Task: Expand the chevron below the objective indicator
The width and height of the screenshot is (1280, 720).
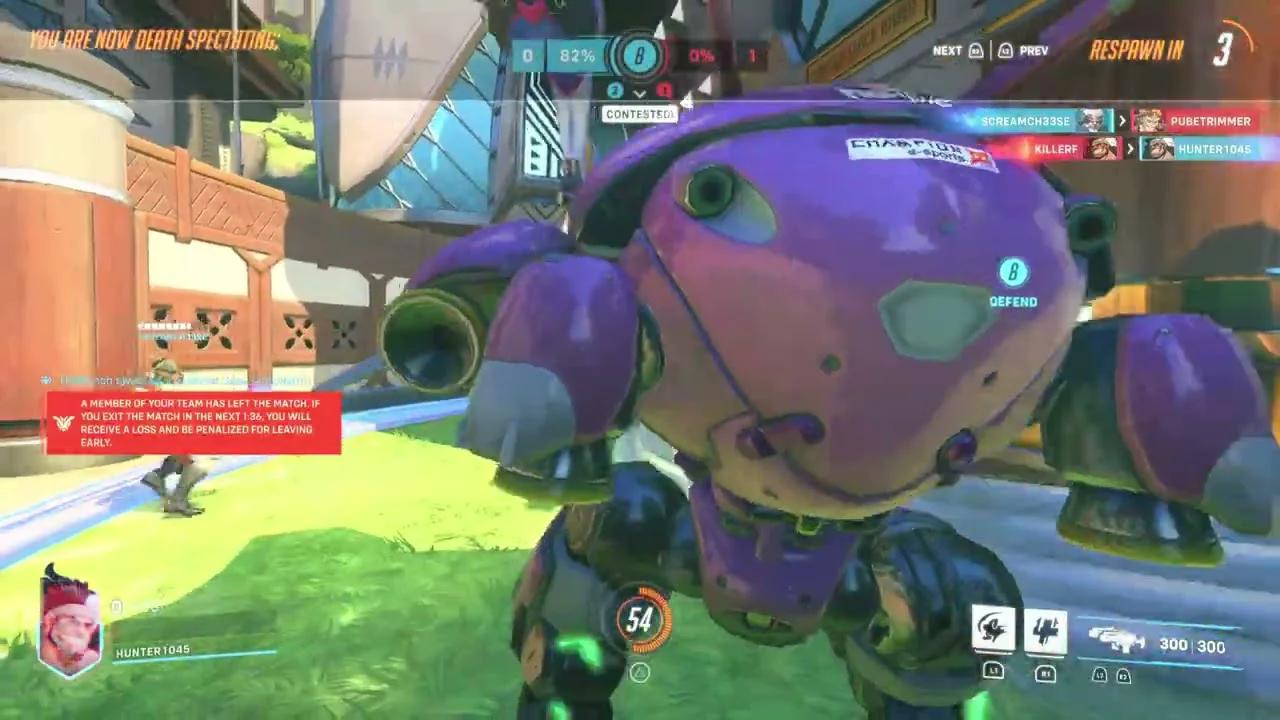Action: point(639,94)
